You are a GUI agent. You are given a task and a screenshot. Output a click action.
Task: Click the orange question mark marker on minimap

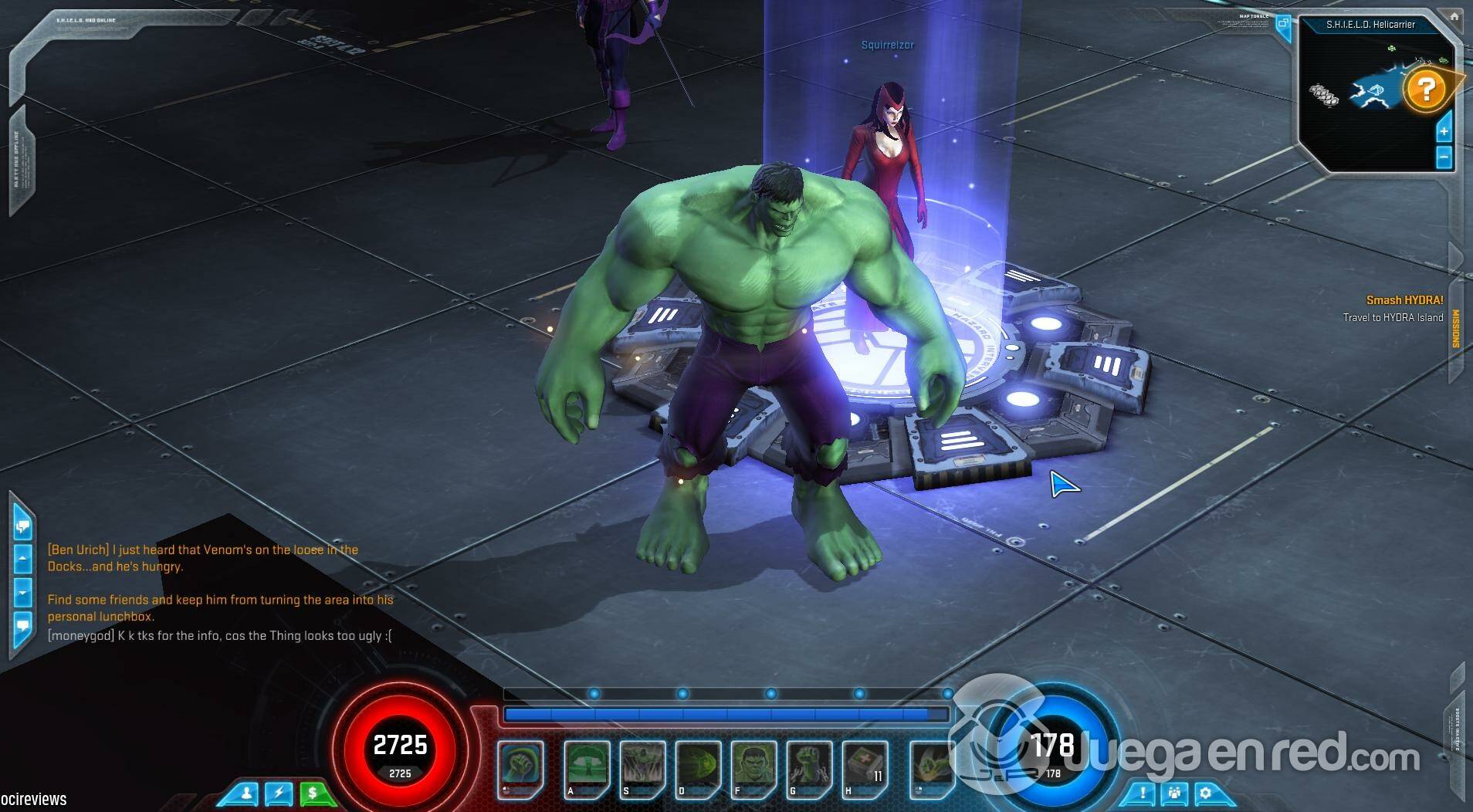1425,90
